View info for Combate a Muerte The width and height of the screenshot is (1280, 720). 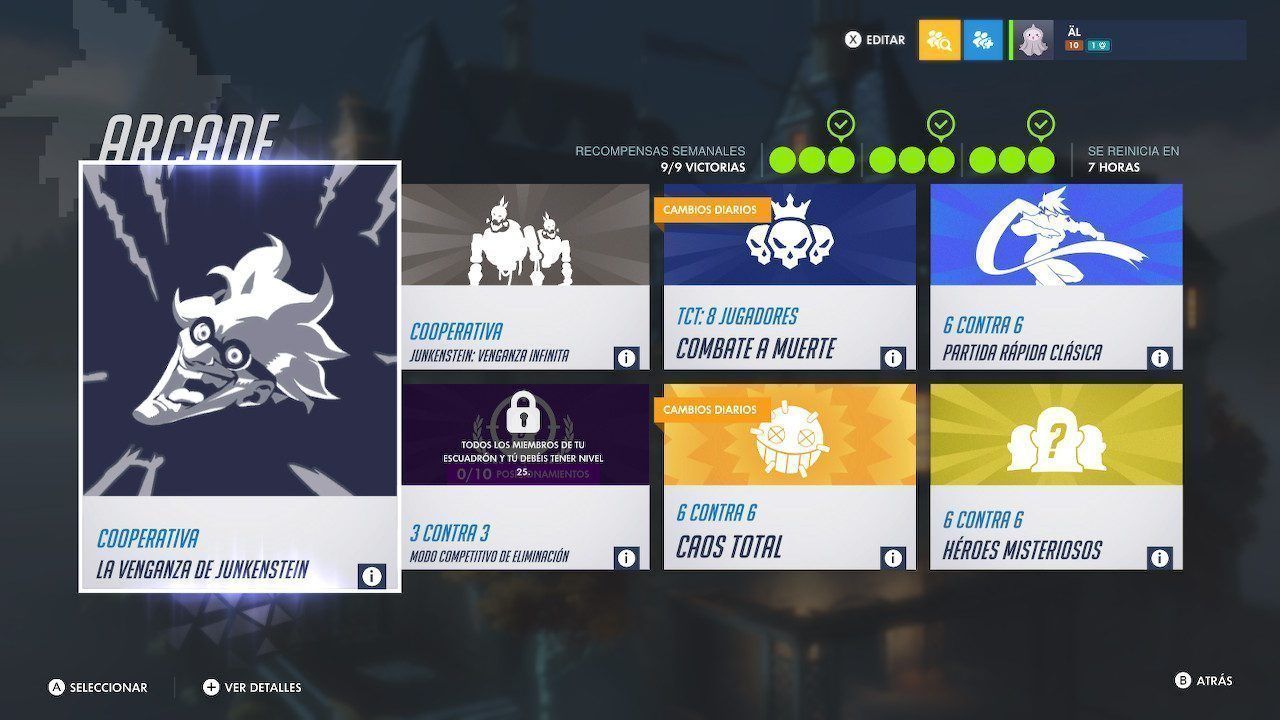tap(893, 357)
